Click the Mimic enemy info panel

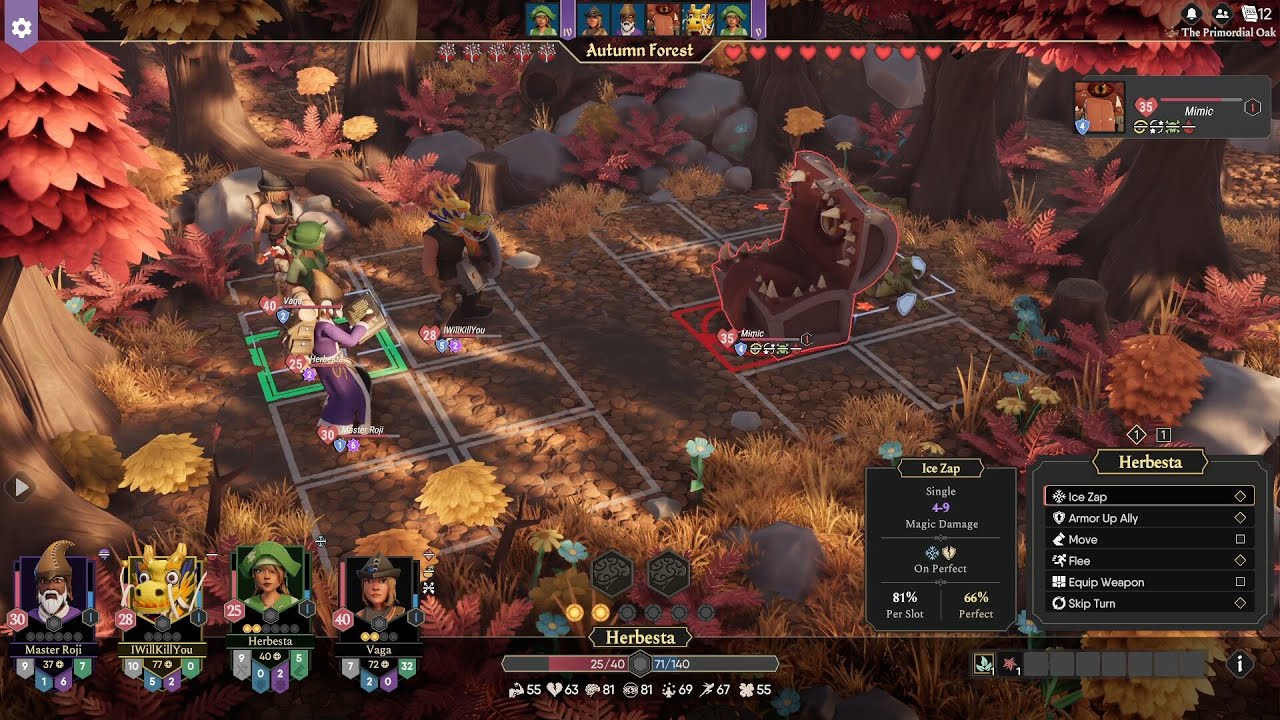tap(1166, 108)
